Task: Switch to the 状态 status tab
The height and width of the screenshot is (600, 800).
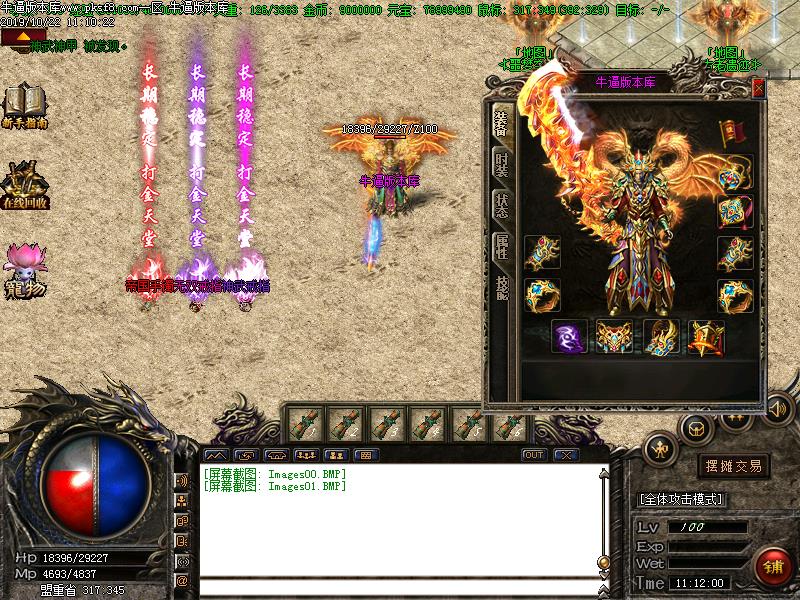Action: tap(502, 205)
